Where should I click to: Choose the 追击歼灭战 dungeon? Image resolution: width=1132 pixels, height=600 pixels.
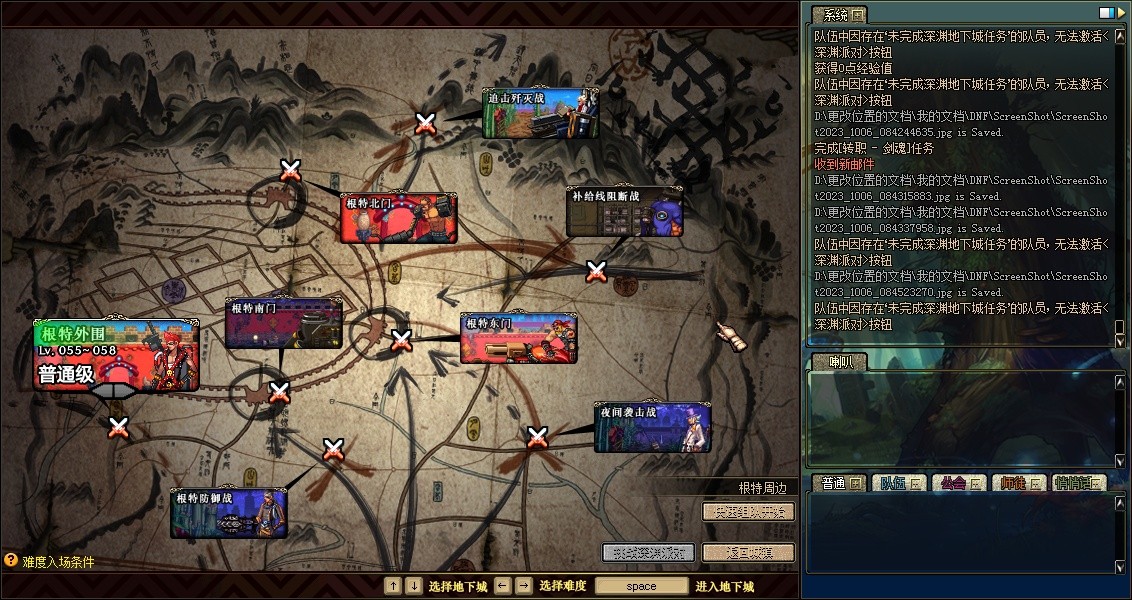pyautogui.click(x=540, y=114)
